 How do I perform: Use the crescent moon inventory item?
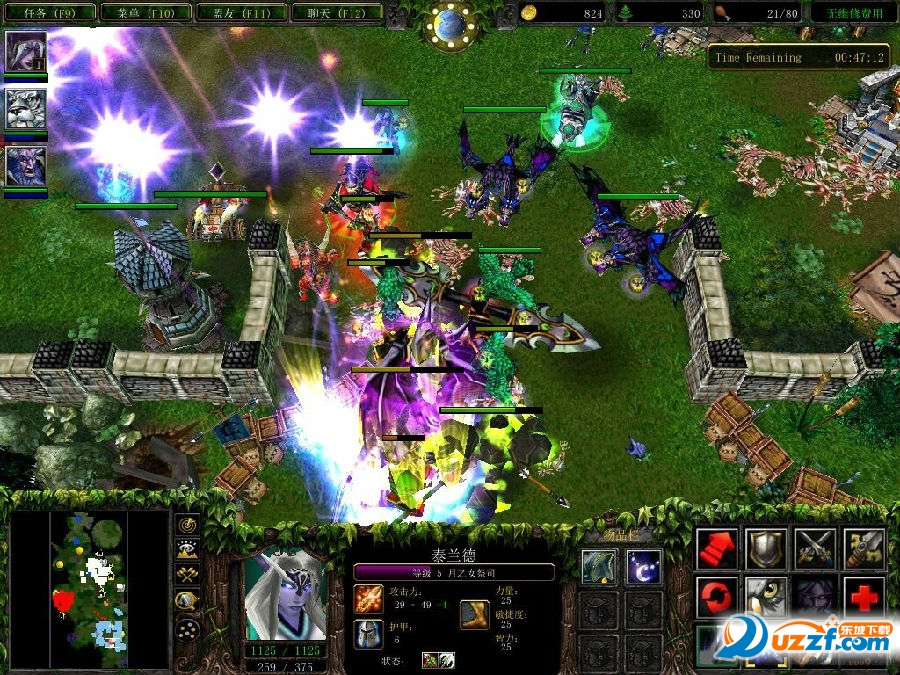coord(643,567)
